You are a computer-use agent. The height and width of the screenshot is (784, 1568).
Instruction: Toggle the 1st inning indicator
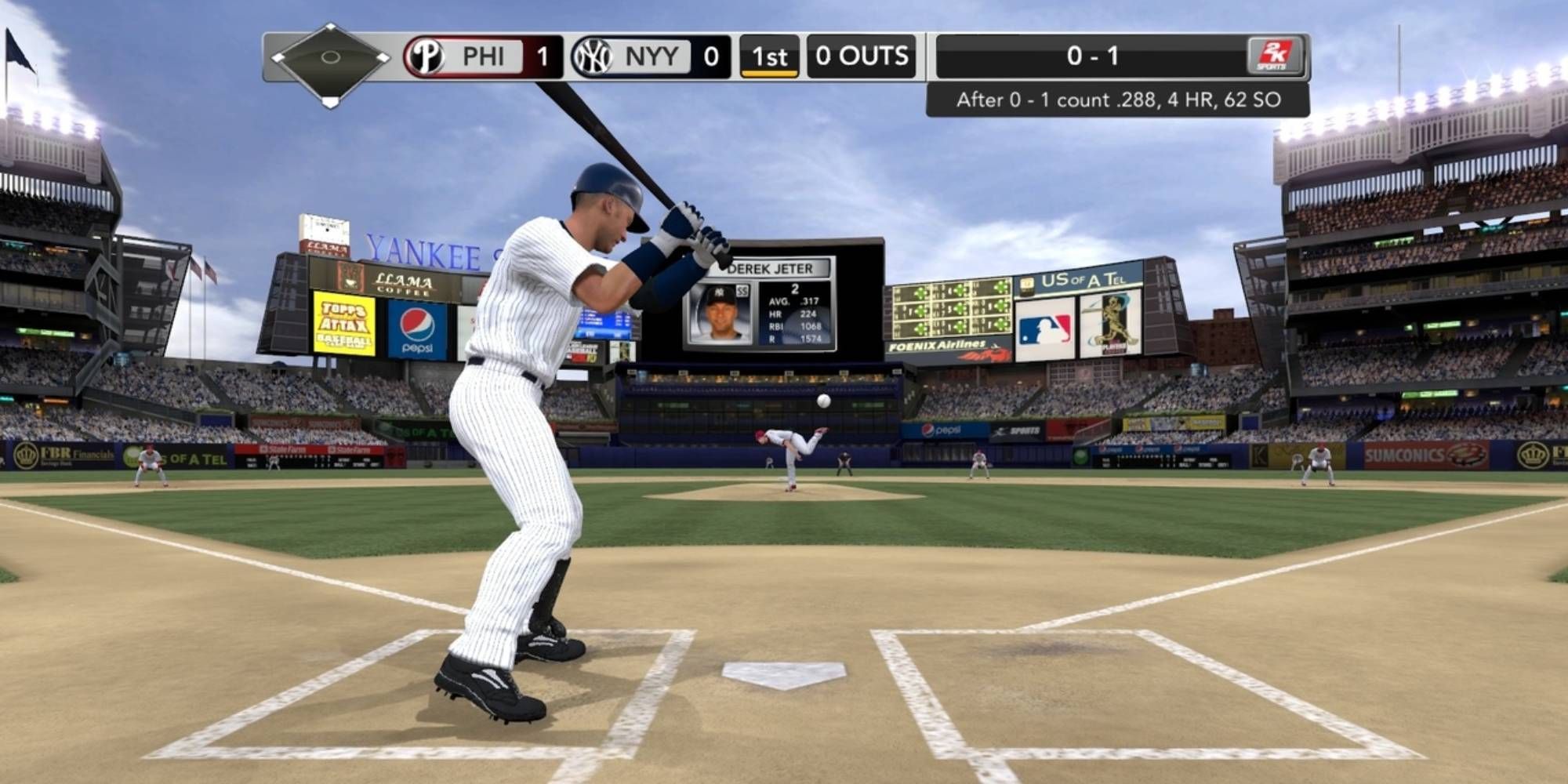769,56
